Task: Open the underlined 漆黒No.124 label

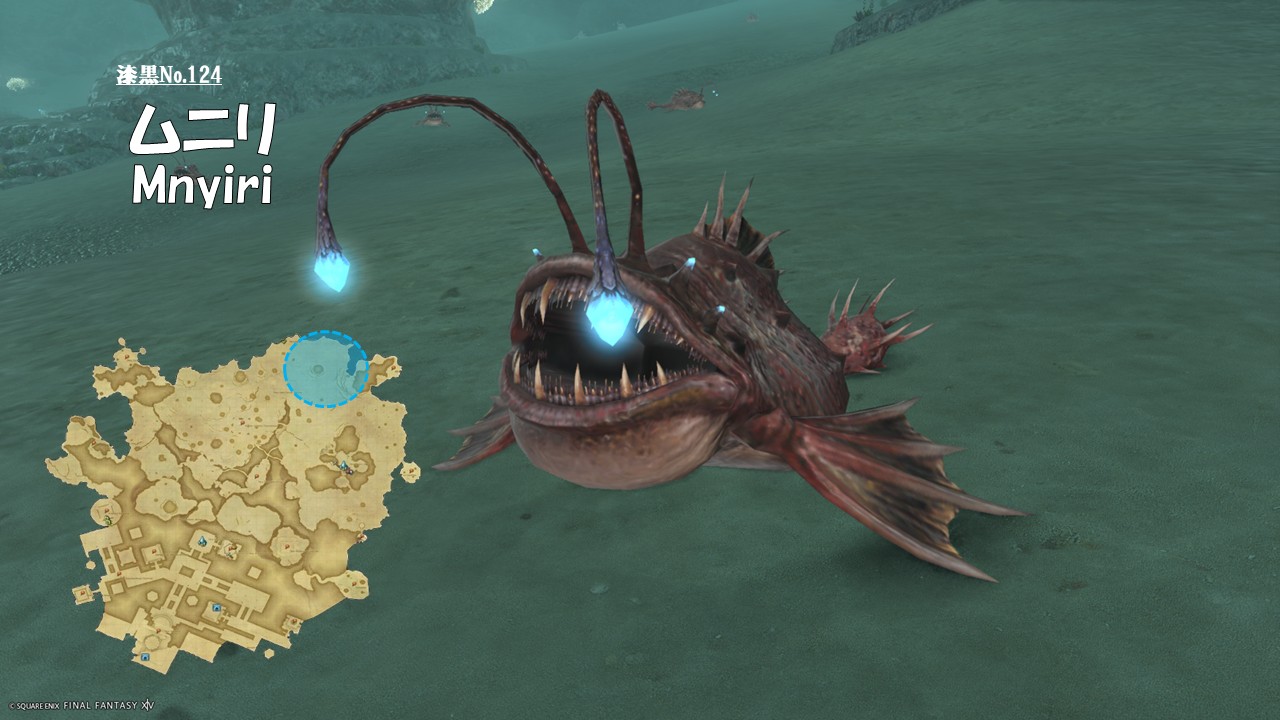Action: point(168,75)
